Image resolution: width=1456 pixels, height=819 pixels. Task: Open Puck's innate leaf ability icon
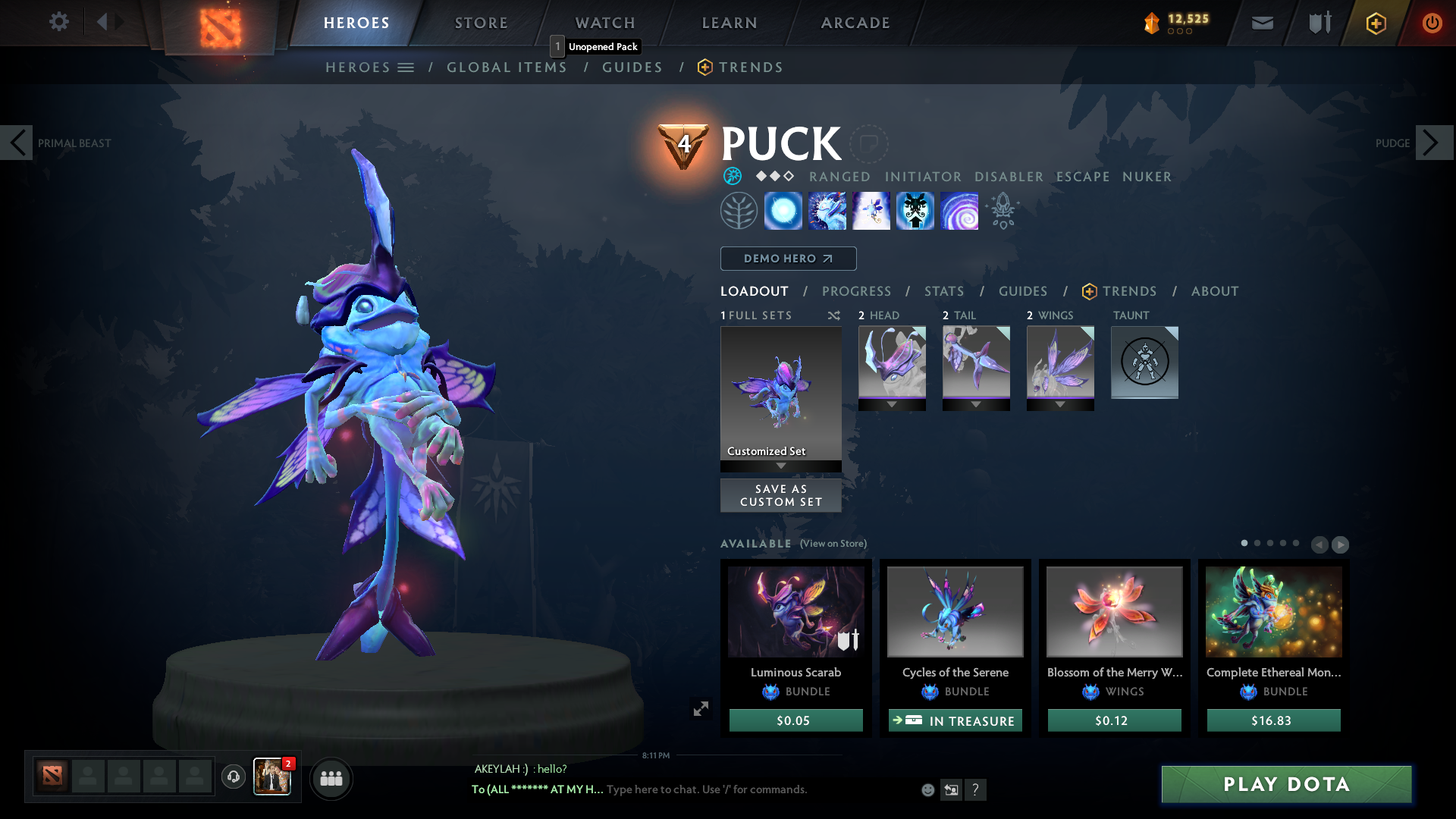coord(739,210)
